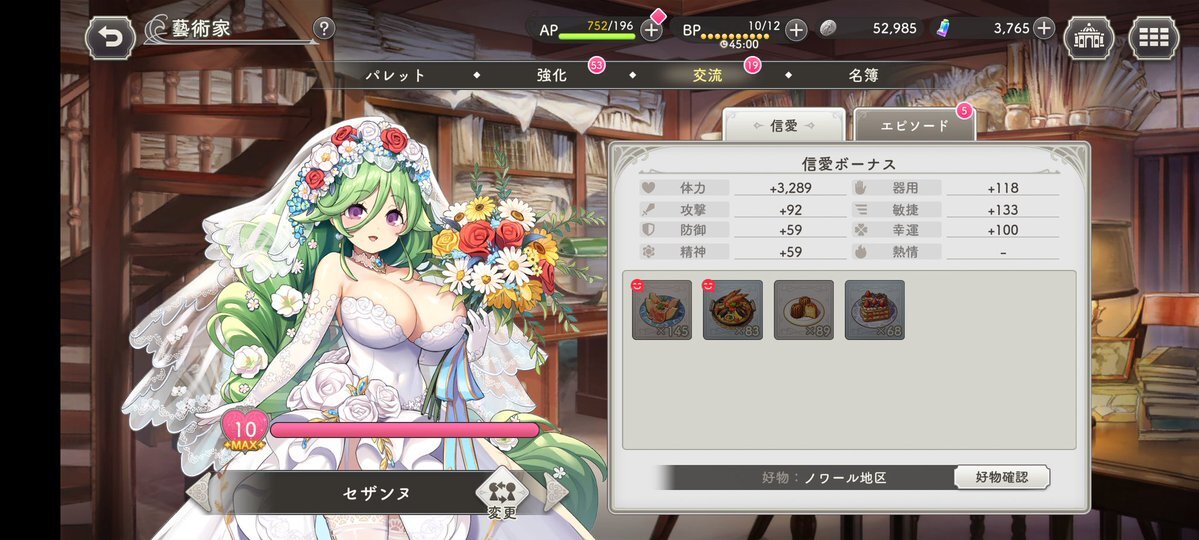1199x540 pixels.
Task: Pick the strawberry cake with 68 count
Action: (x=875, y=310)
